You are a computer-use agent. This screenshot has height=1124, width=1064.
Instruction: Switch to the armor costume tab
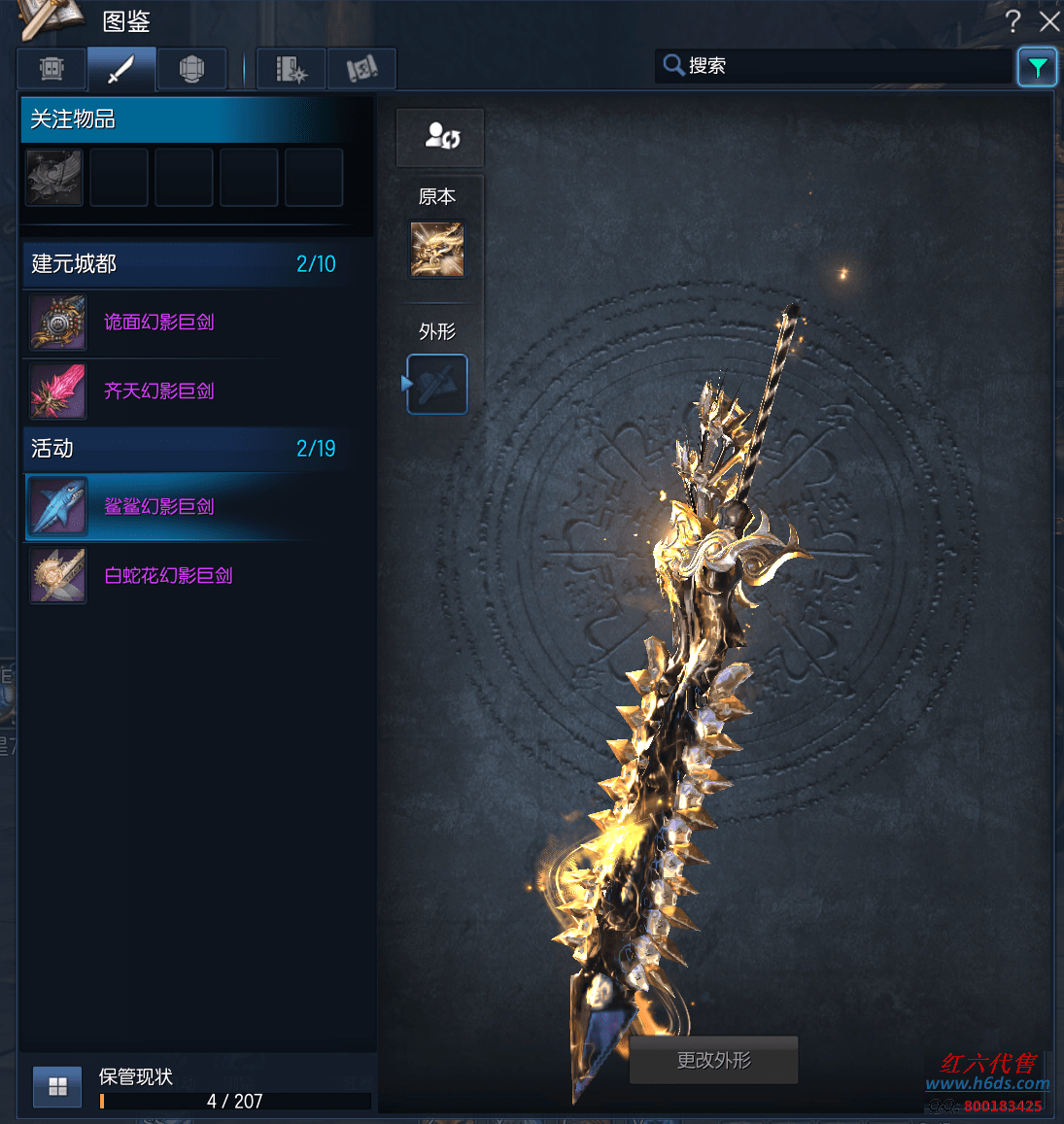[x=51, y=69]
